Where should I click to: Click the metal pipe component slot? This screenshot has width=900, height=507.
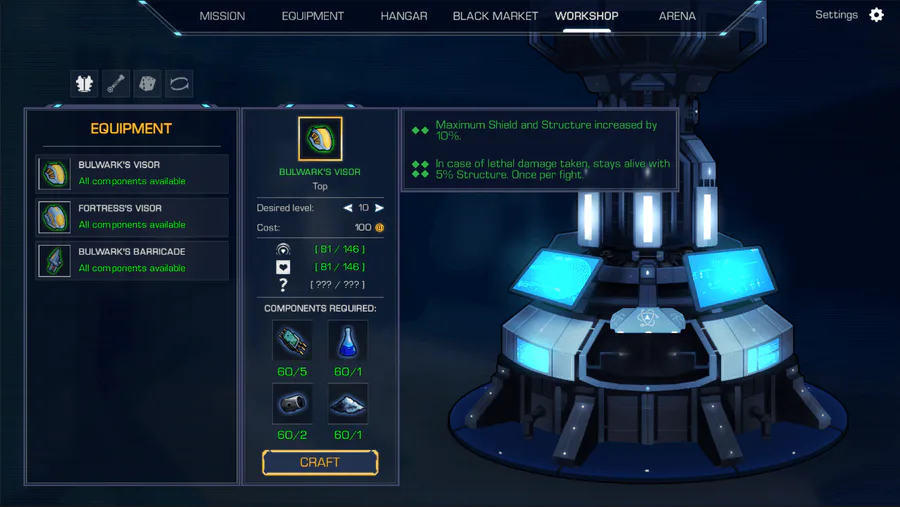click(292, 404)
